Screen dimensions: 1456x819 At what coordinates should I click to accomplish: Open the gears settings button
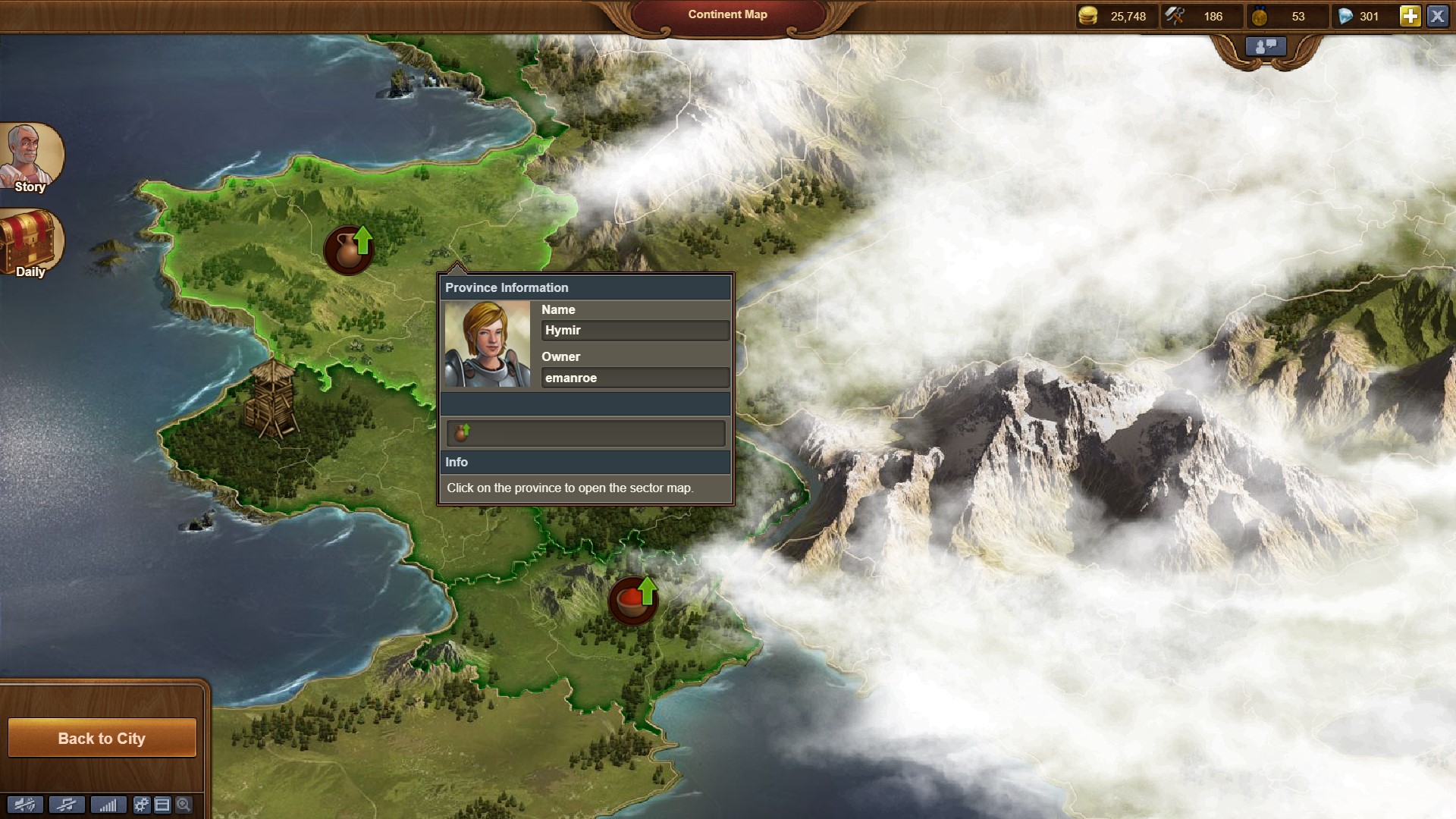pos(142,805)
